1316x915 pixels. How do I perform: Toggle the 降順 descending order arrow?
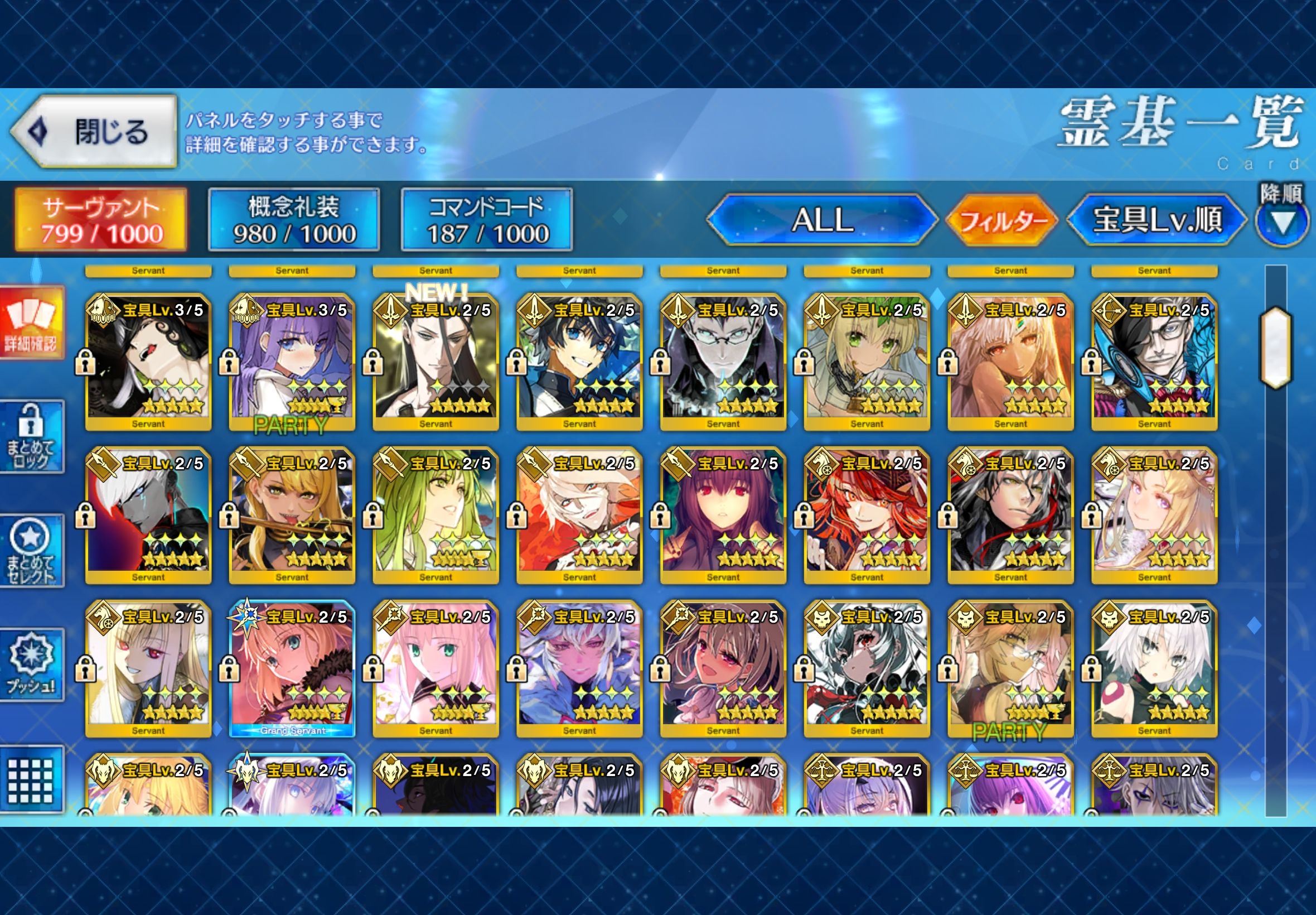(x=1282, y=222)
